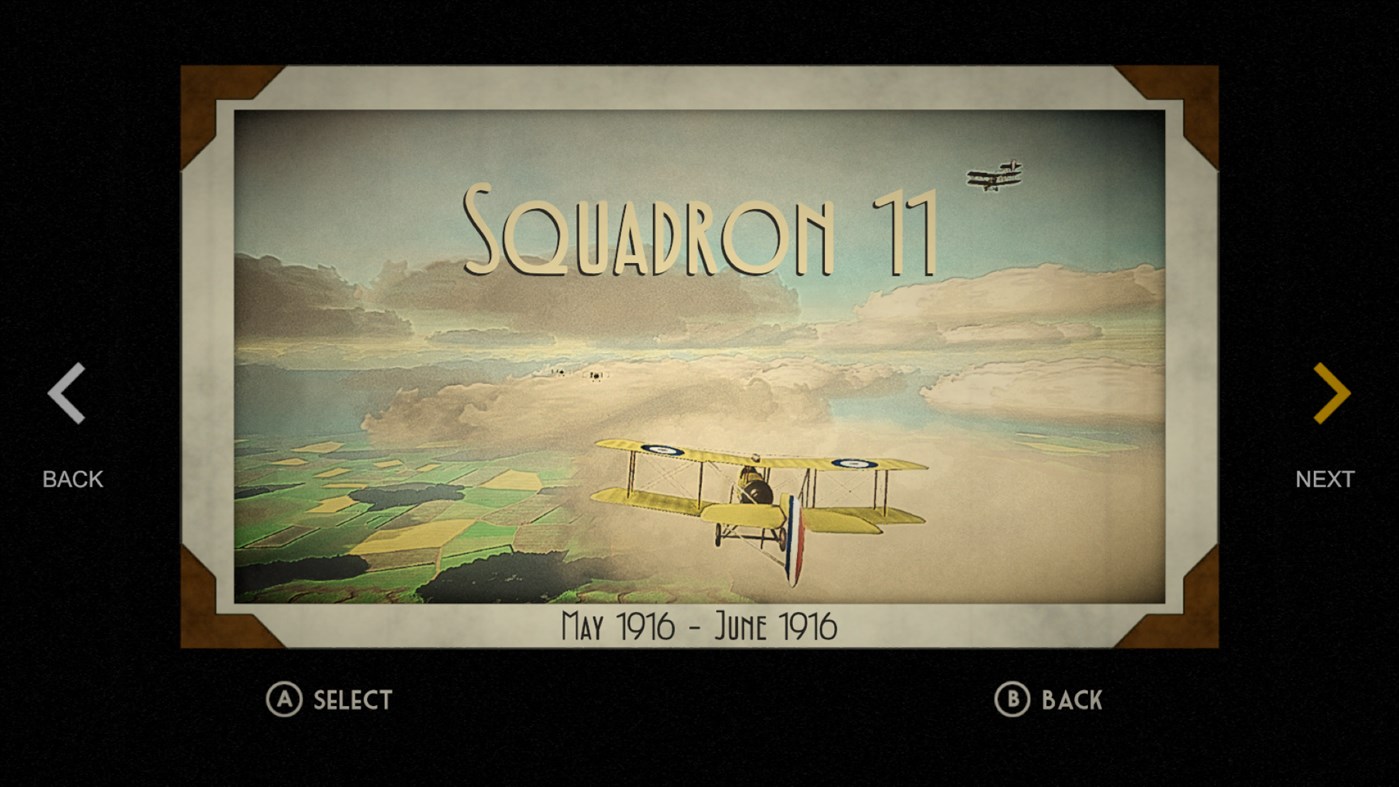Image resolution: width=1399 pixels, height=787 pixels.
Task: Click the BACK text next to B
Action: [x=1073, y=700]
